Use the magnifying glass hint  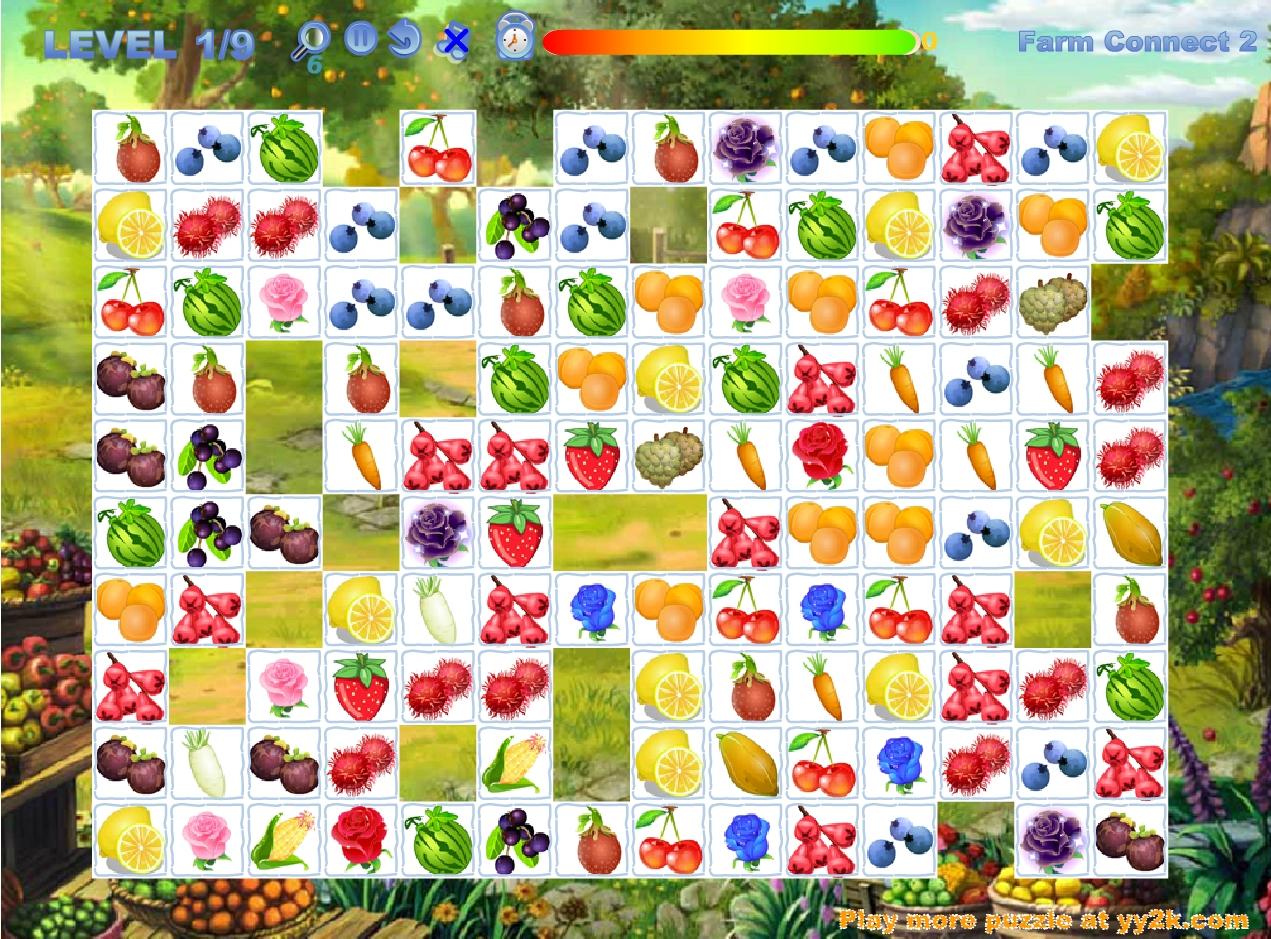click(x=313, y=41)
